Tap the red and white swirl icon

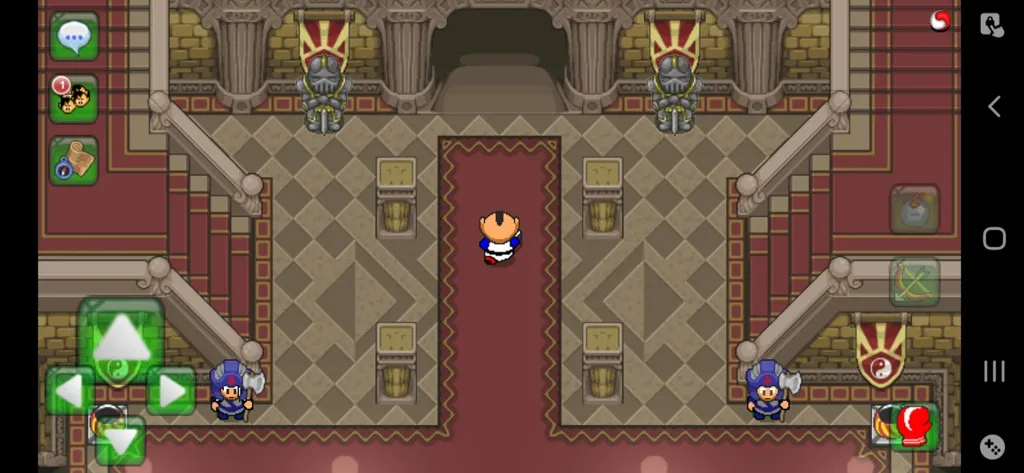click(940, 20)
